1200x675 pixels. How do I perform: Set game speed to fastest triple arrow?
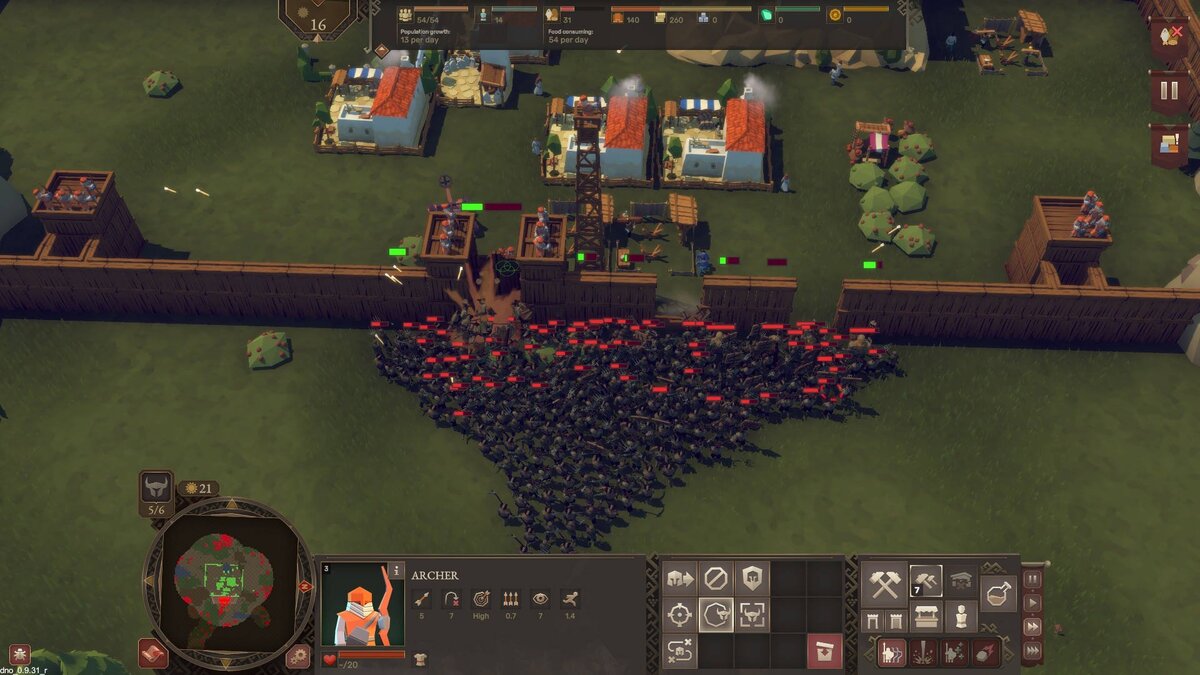tap(1032, 651)
